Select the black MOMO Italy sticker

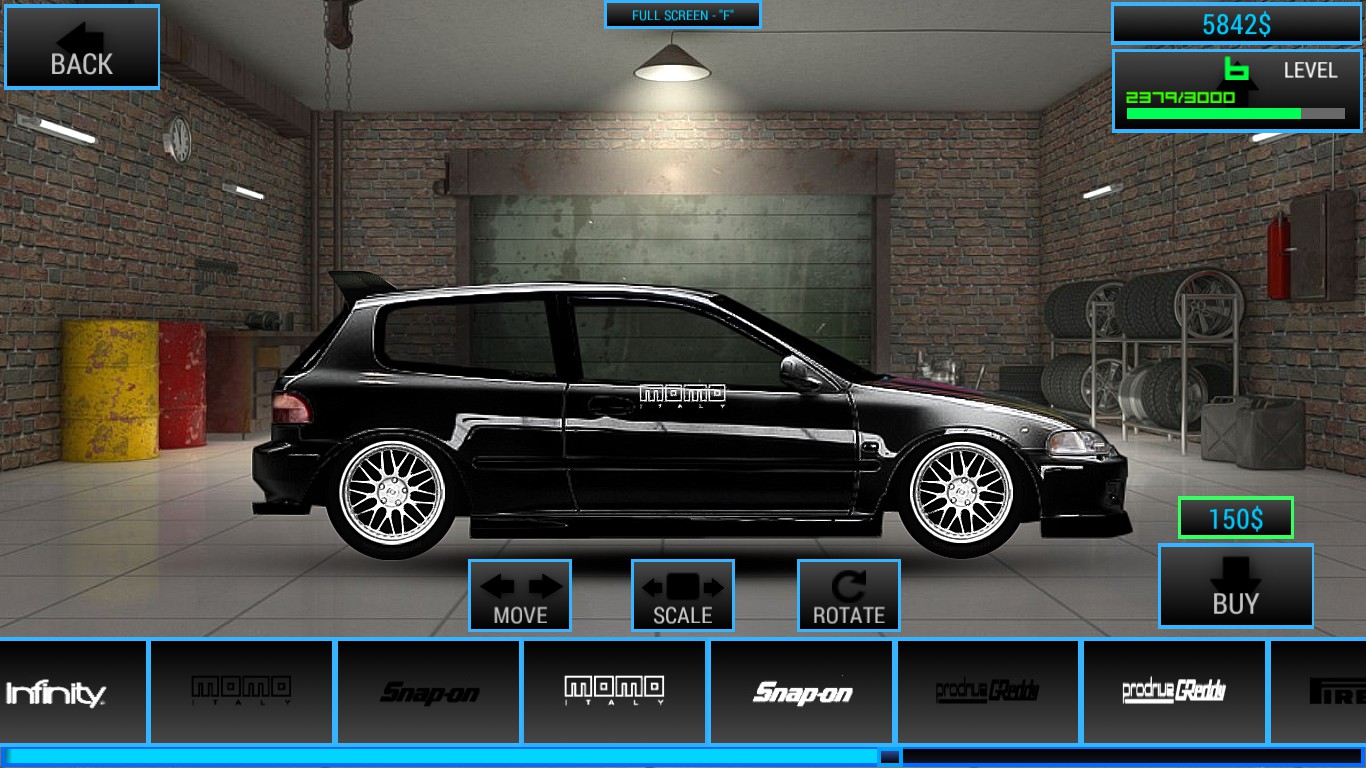click(241, 691)
